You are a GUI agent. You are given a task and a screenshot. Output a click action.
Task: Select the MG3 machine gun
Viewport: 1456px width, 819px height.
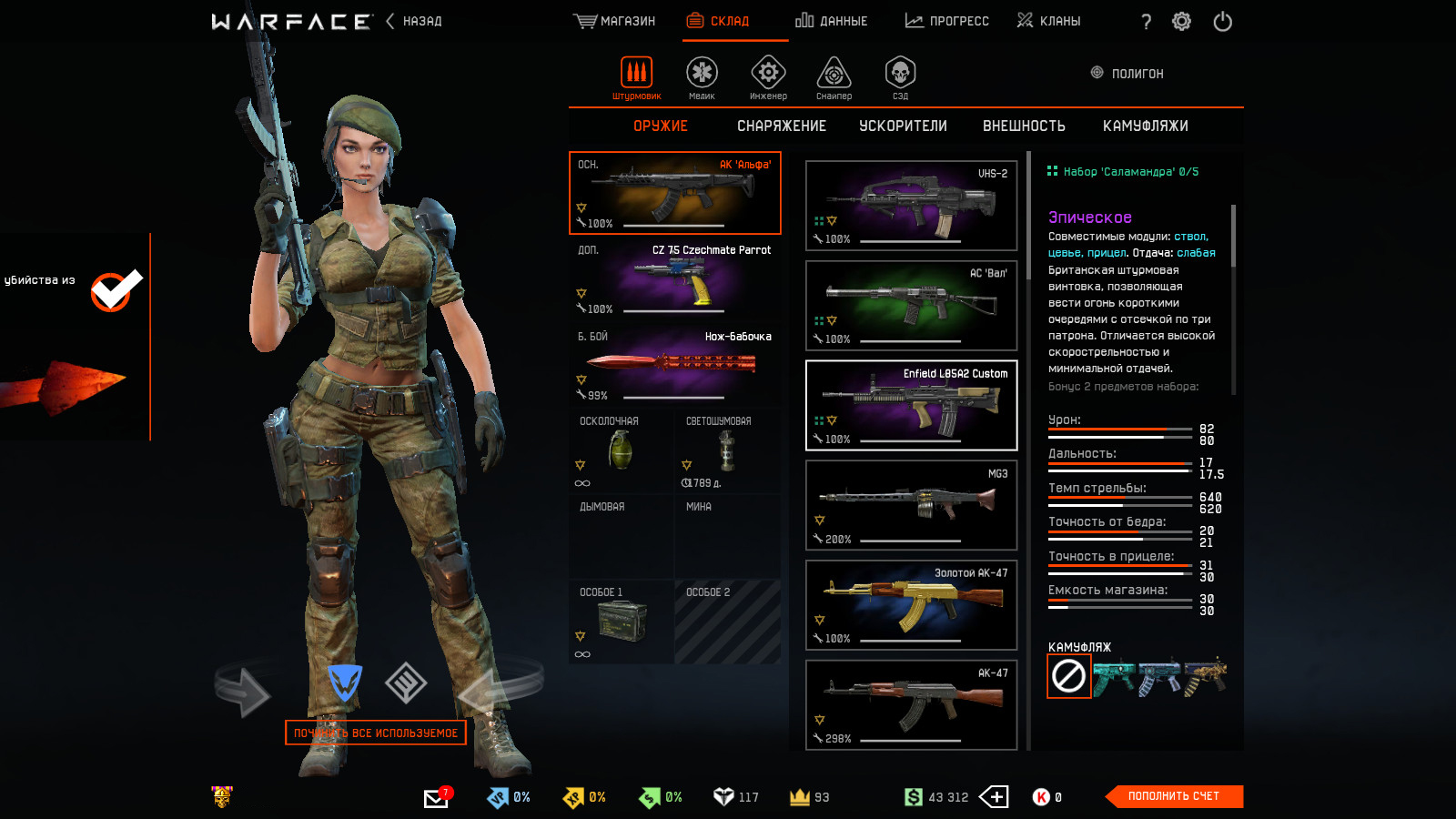pyautogui.click(x=911, y=505)
